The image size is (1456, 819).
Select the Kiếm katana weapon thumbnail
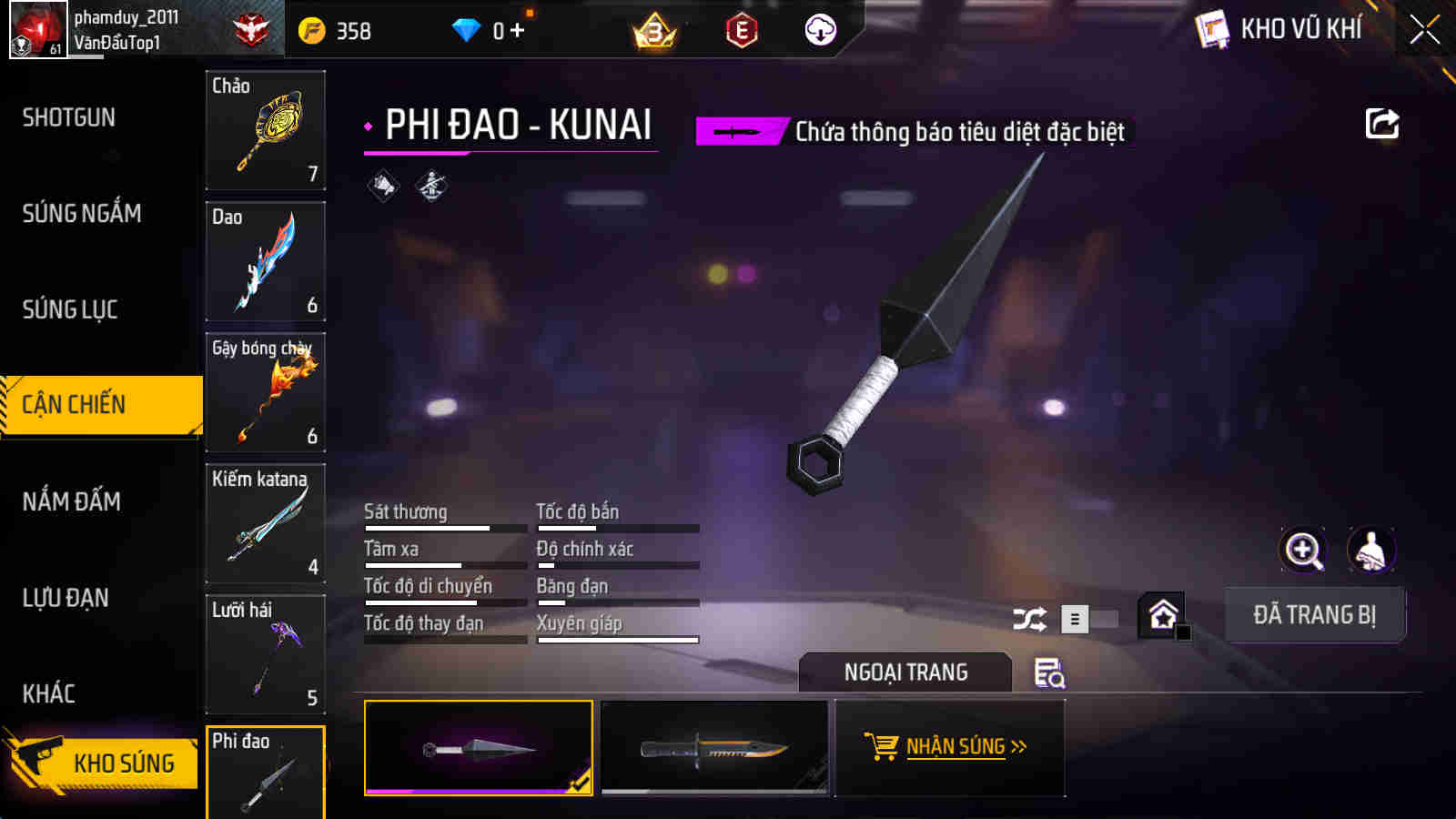(265, 523)
